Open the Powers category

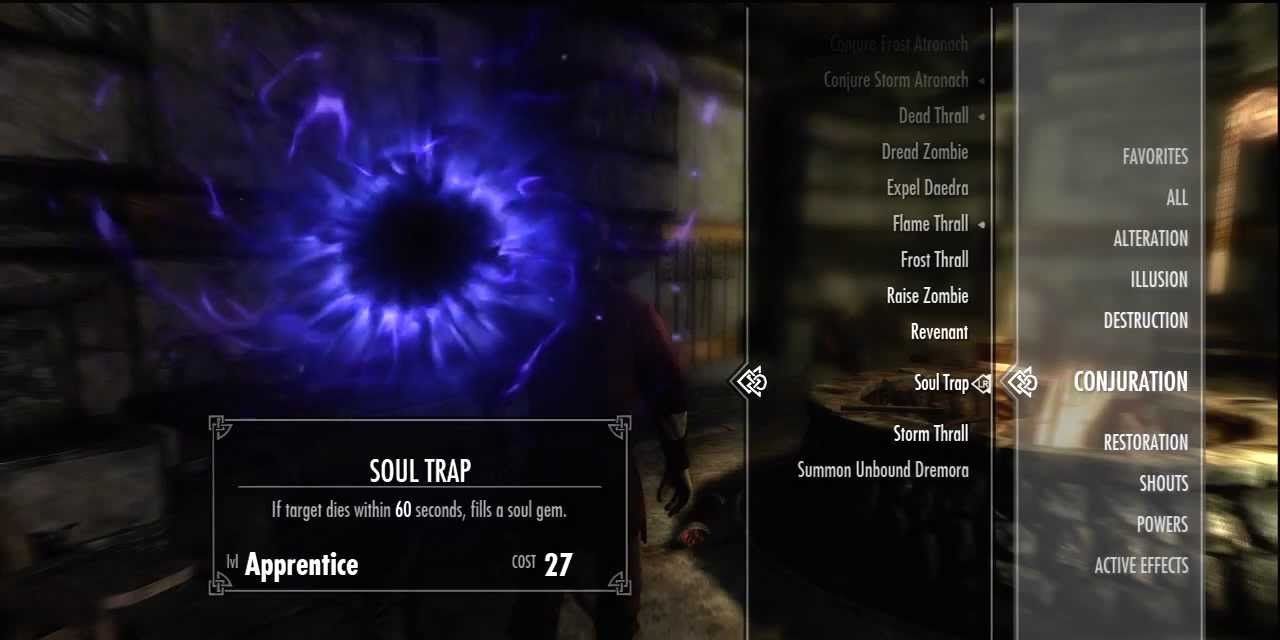[x=1161, y=525]
